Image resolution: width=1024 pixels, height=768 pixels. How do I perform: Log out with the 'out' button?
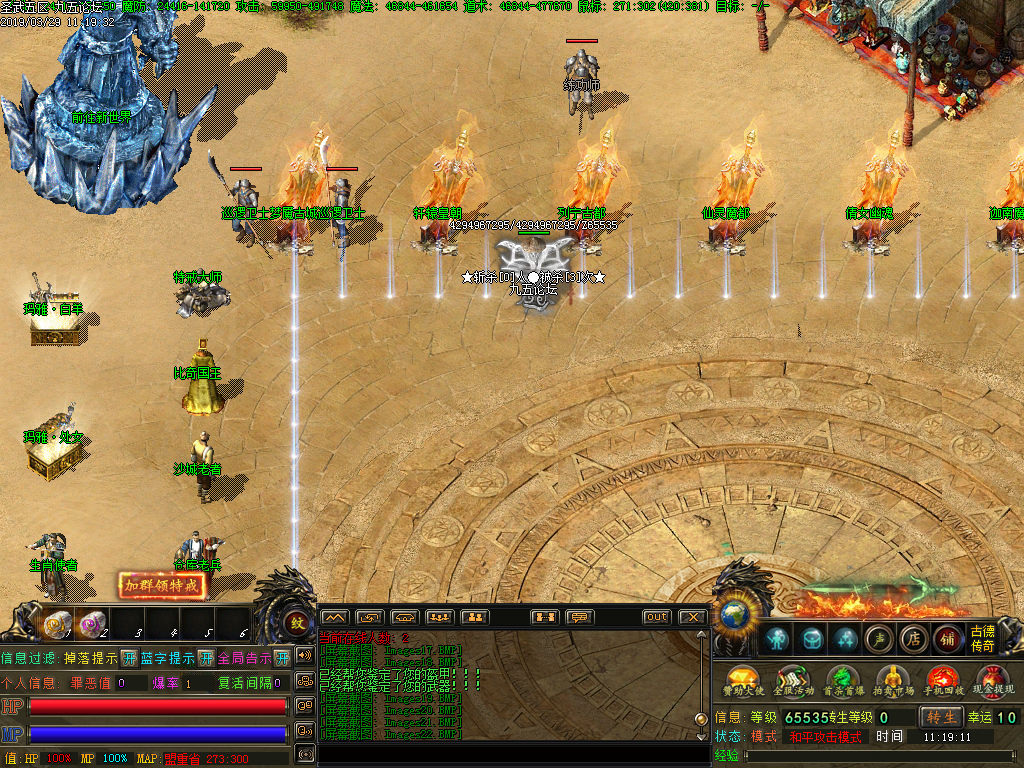pyautogui.click(x=656, y=617)
